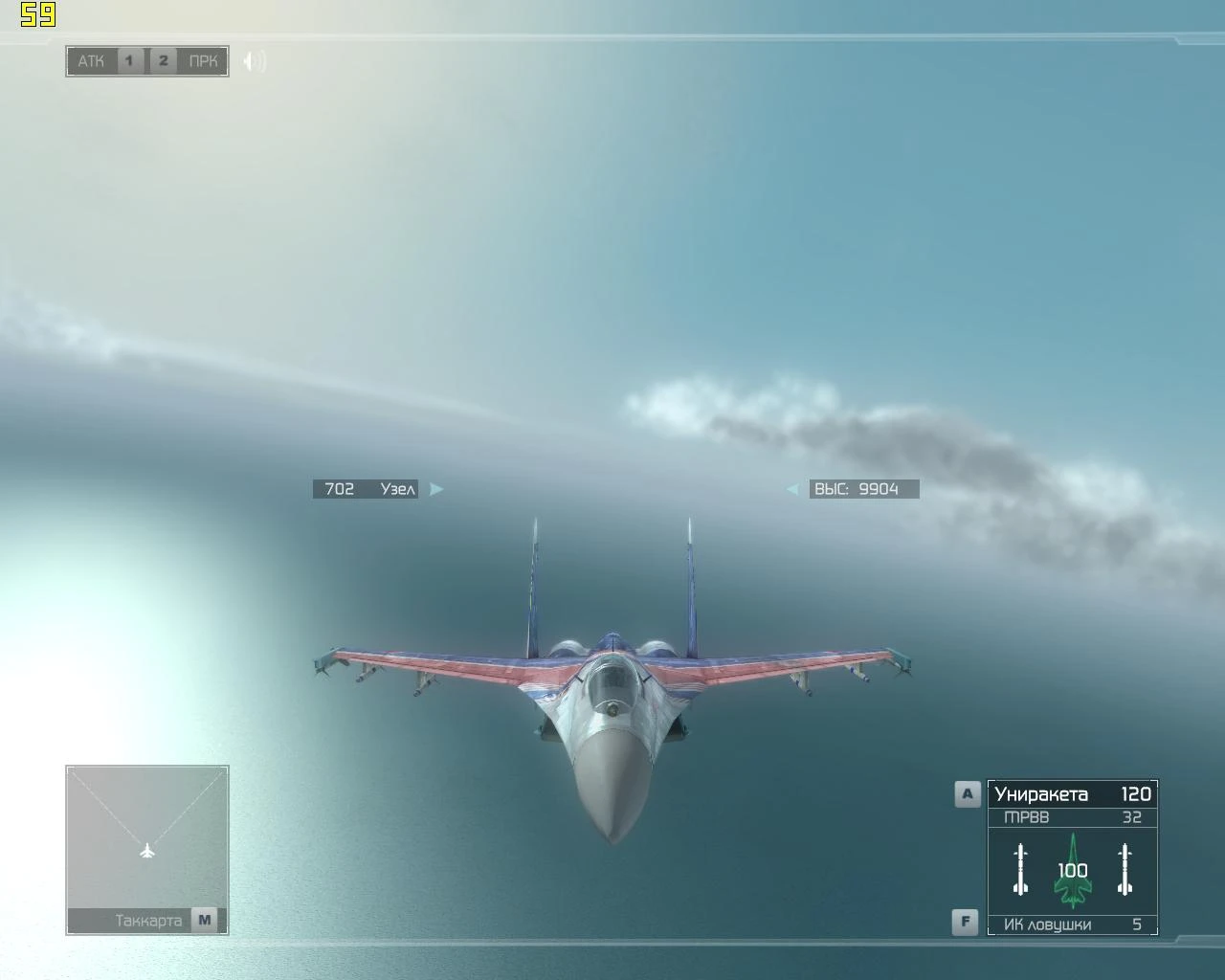This screenshot has width=1225, height=980.
Task: Expand the waypoint arrow next to 702 Узел
Action: (x=436, y=488)
